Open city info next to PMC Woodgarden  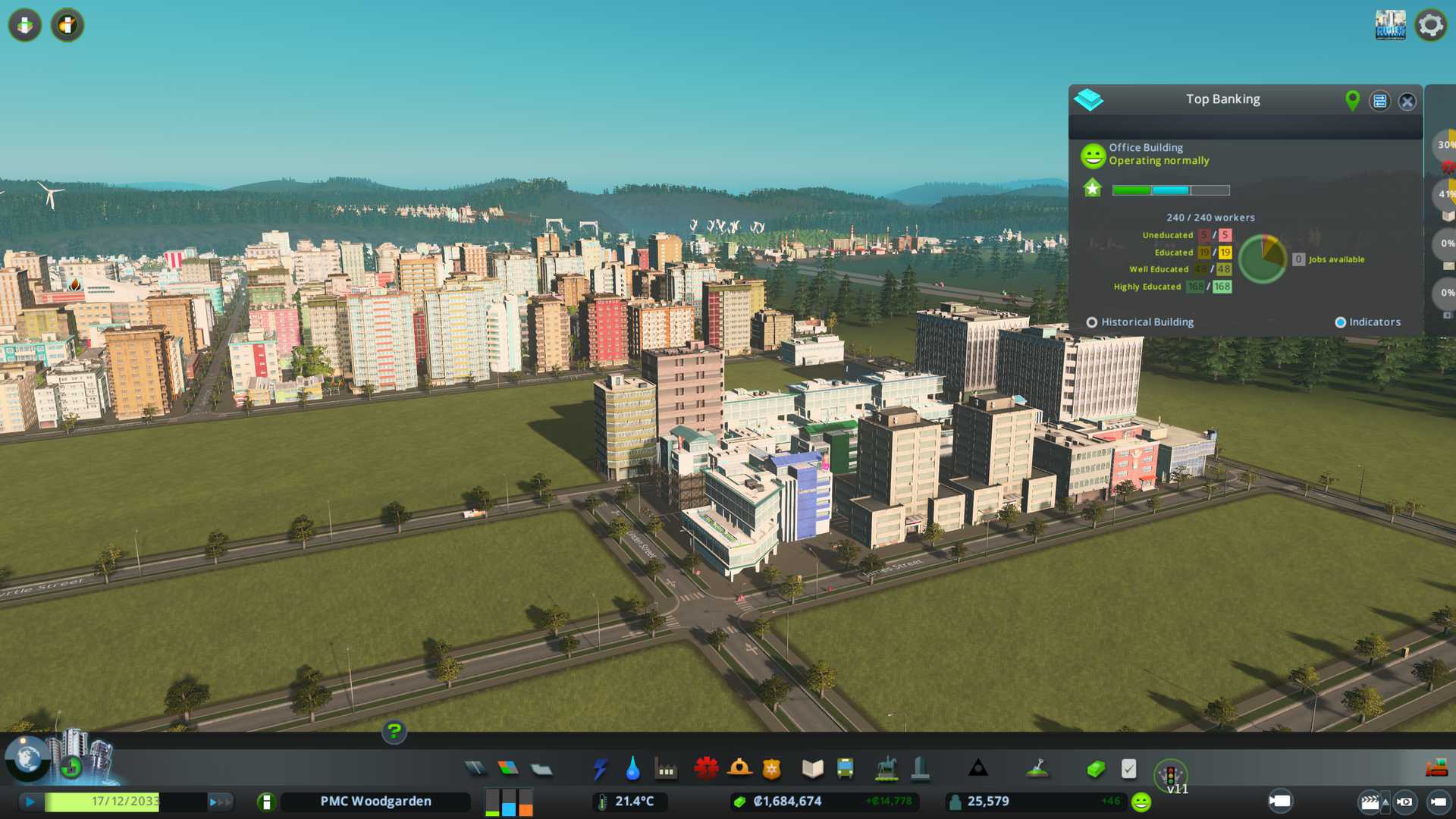[x=266, y=802]
